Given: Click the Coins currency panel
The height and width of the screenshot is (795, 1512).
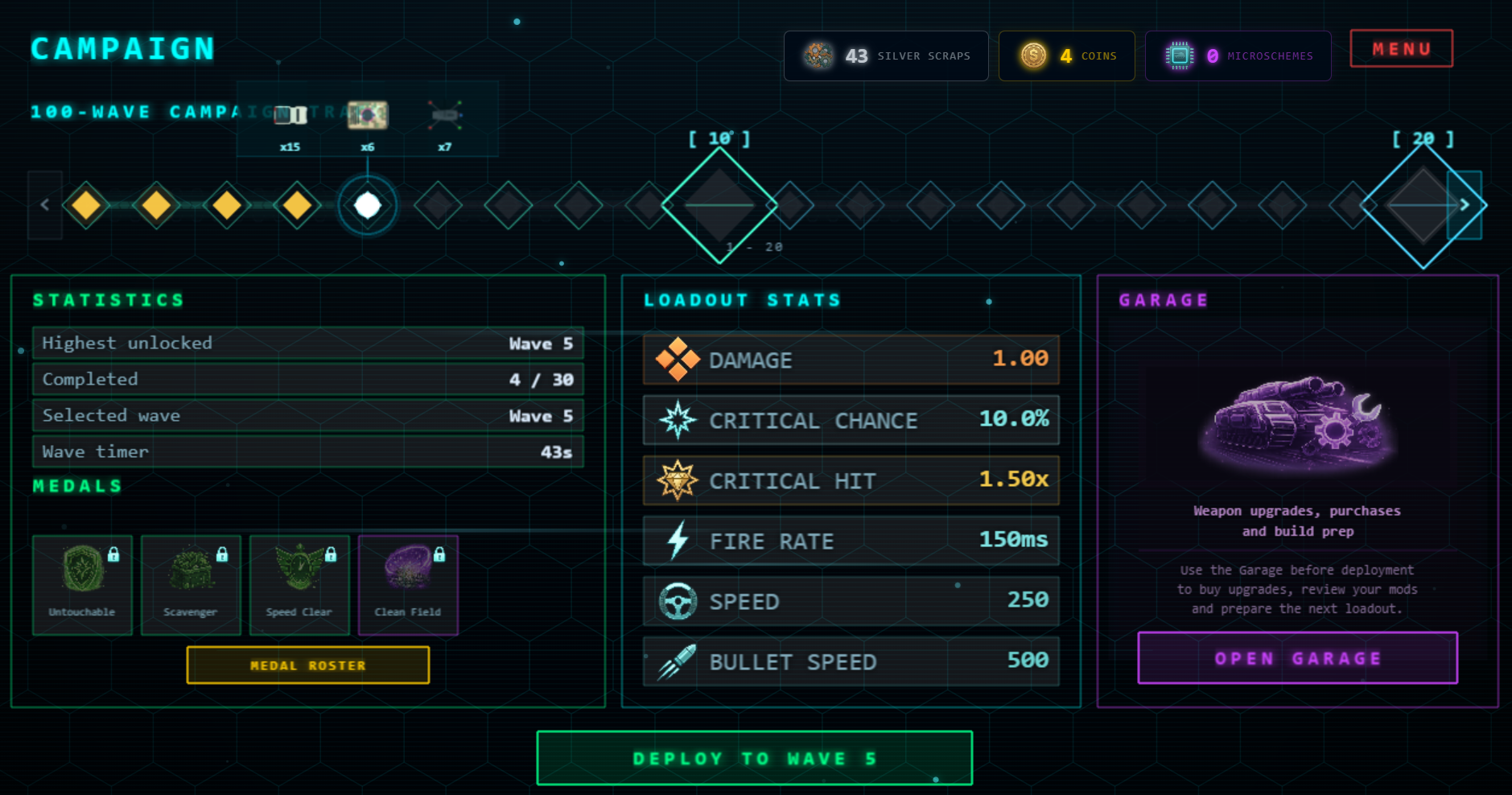Looking at the screenshot, I should pos(1066,56).
